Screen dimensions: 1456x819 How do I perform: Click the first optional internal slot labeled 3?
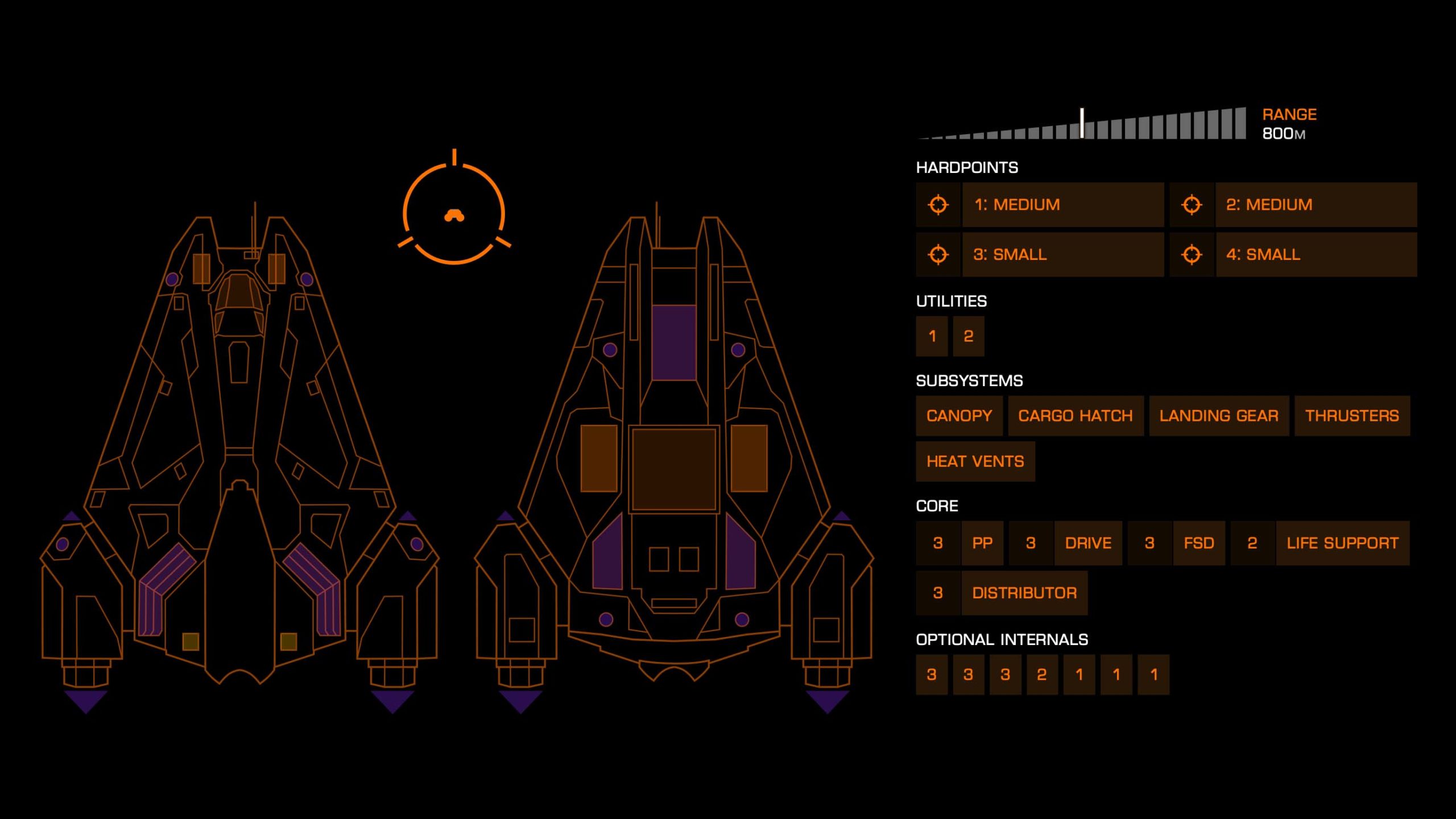tap(932, 675)
